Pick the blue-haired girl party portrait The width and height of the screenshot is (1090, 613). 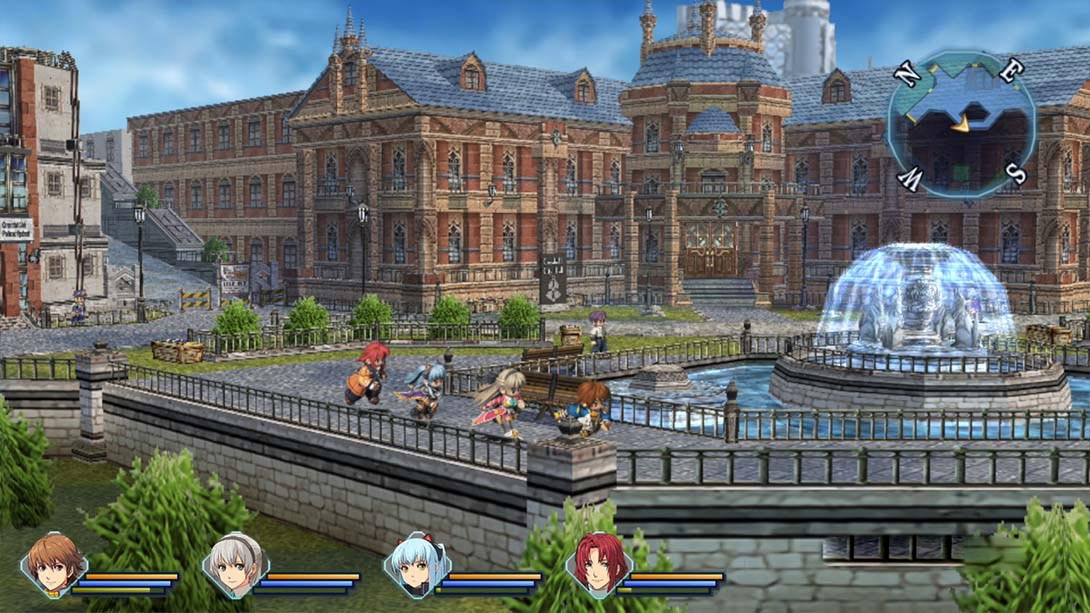click(x=417, y=564)
